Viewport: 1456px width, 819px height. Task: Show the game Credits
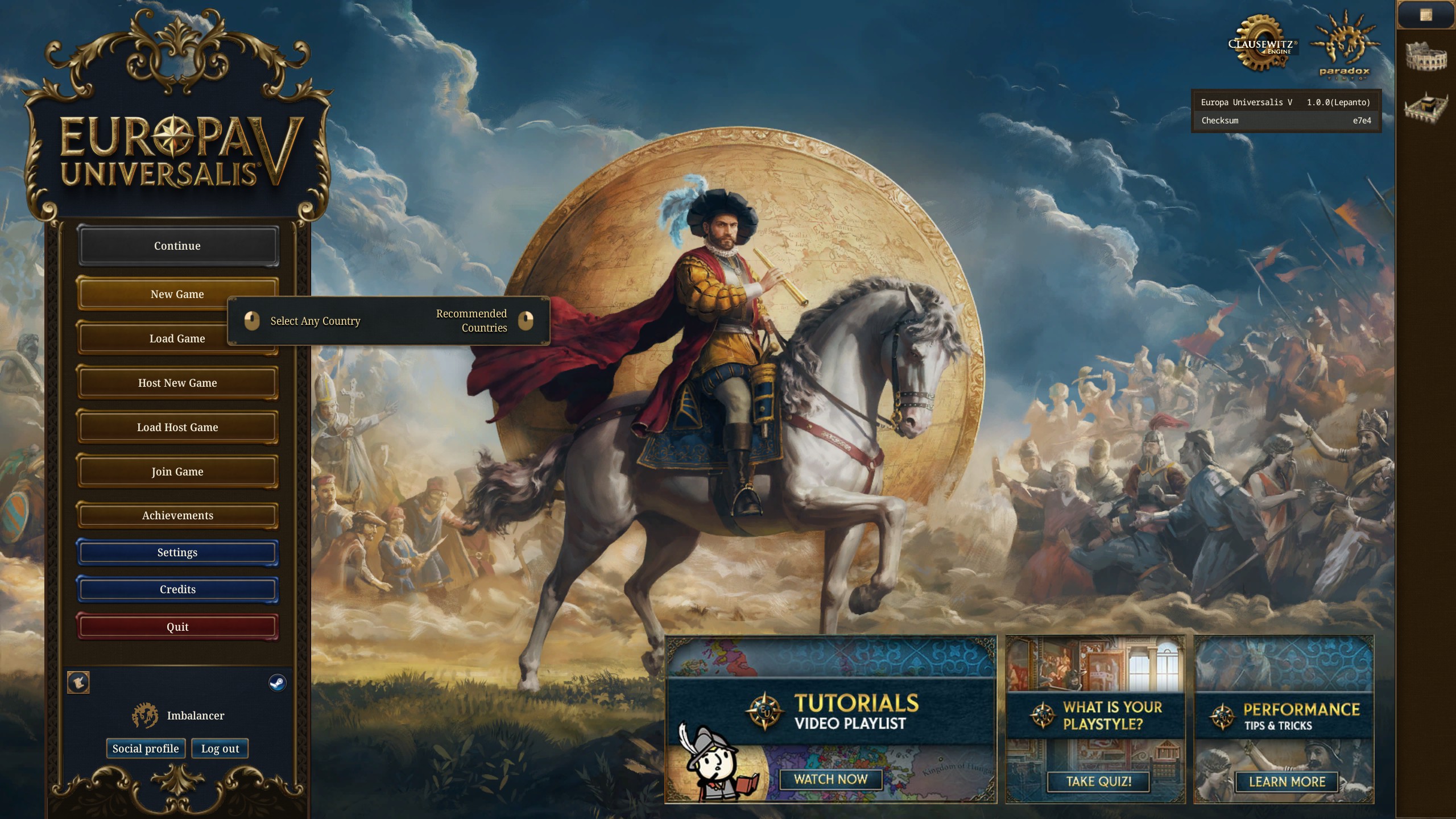pyautogui.click(x=177, y=589)
